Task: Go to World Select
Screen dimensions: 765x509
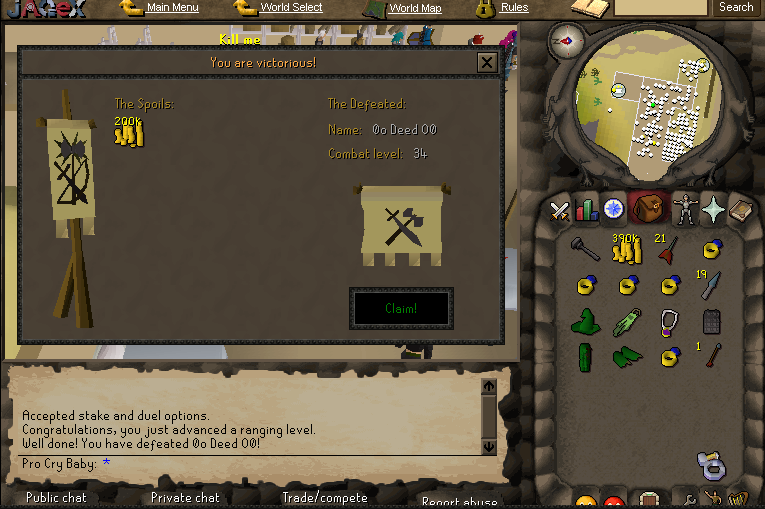Action: pyautogui.click(x=291, y=8)
